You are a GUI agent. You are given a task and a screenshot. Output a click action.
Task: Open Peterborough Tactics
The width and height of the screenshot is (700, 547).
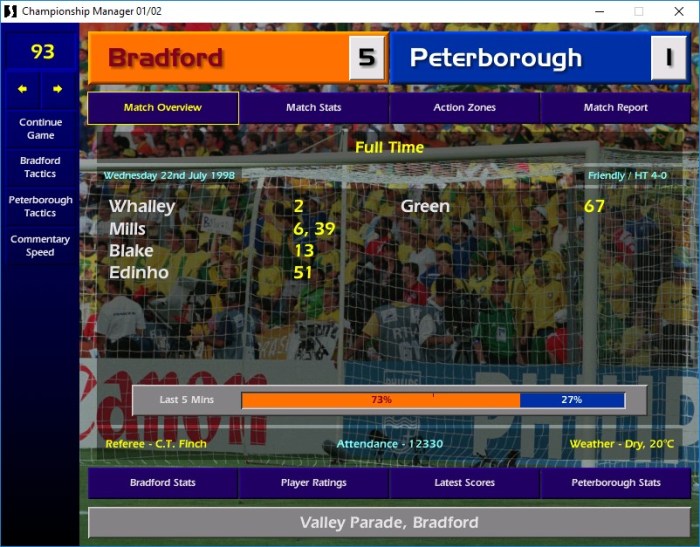(40, 206)
